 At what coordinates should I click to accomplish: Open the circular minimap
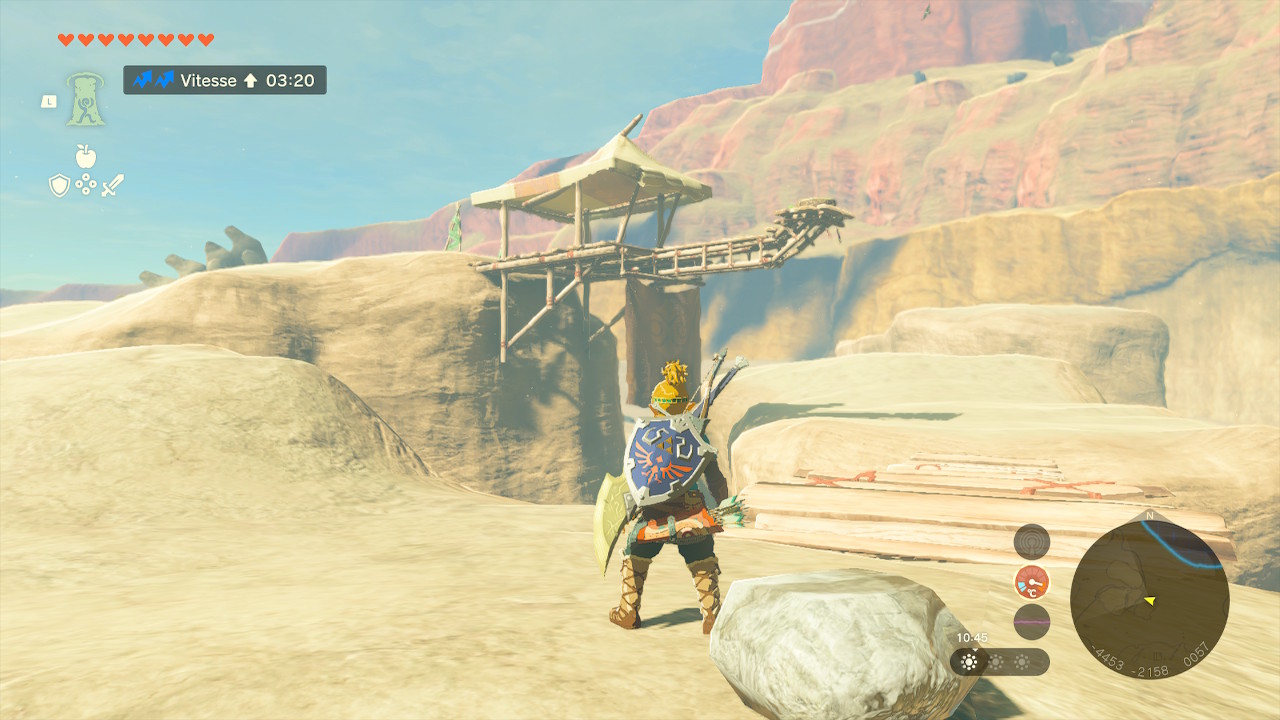pos(1148,599)
